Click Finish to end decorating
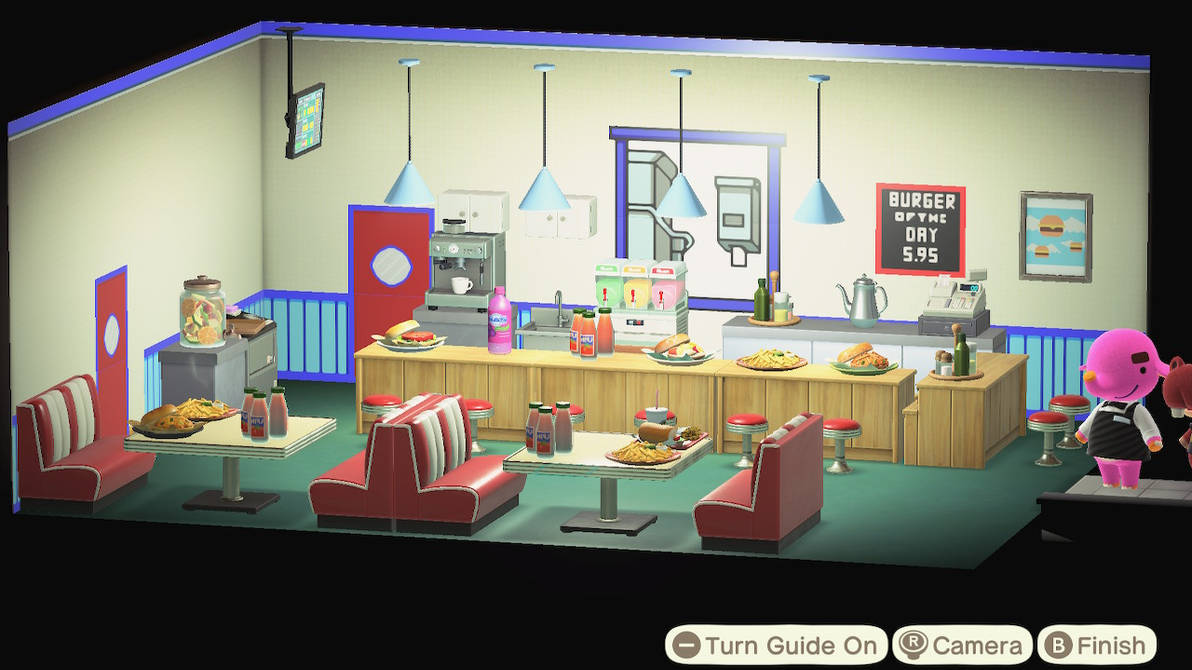Image resolution: width=1192 pixels, height=670 pixels. click(x=1096, y=645)
